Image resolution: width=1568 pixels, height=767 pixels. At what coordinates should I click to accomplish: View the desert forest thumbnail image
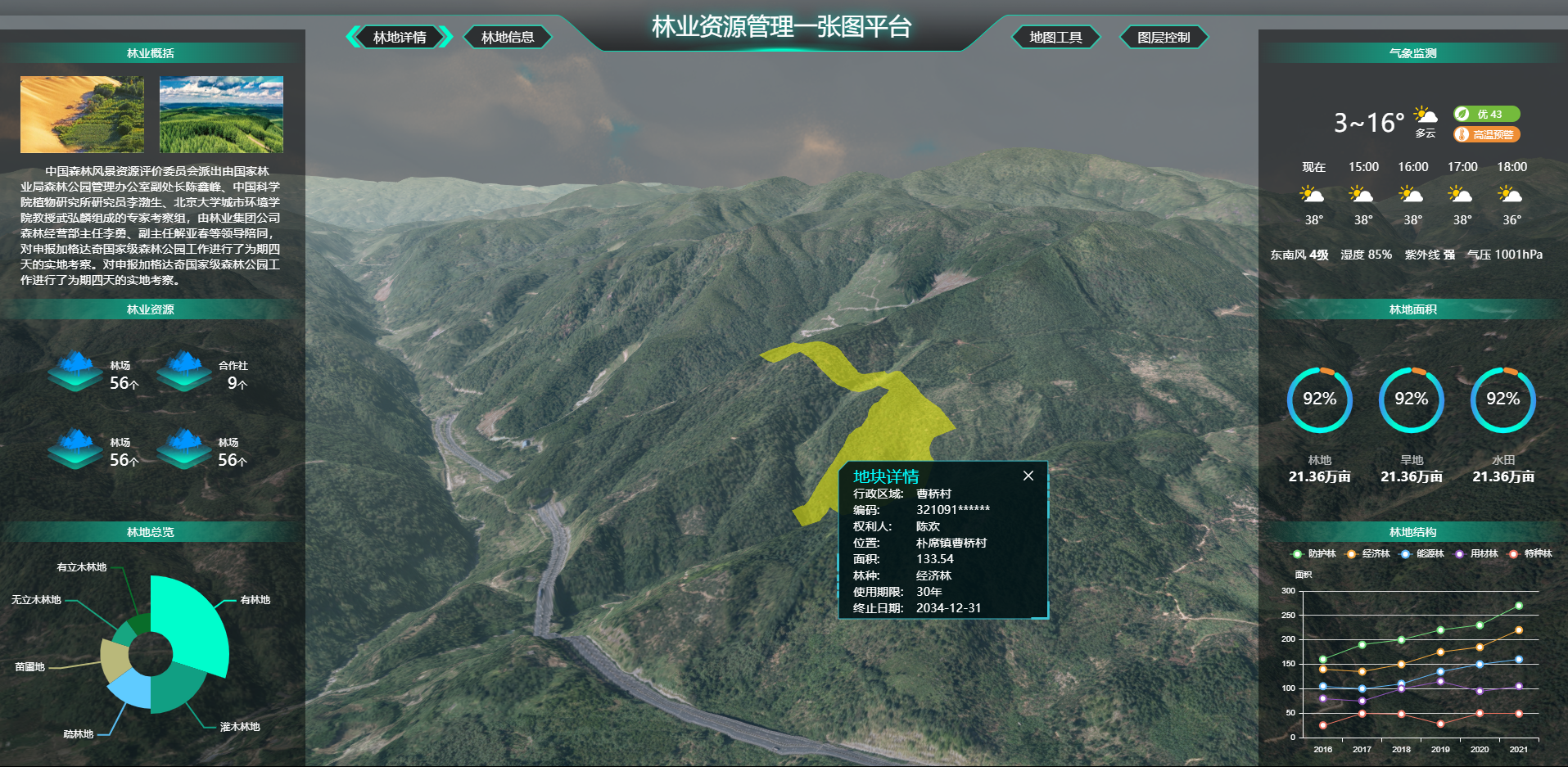point(82,115)
